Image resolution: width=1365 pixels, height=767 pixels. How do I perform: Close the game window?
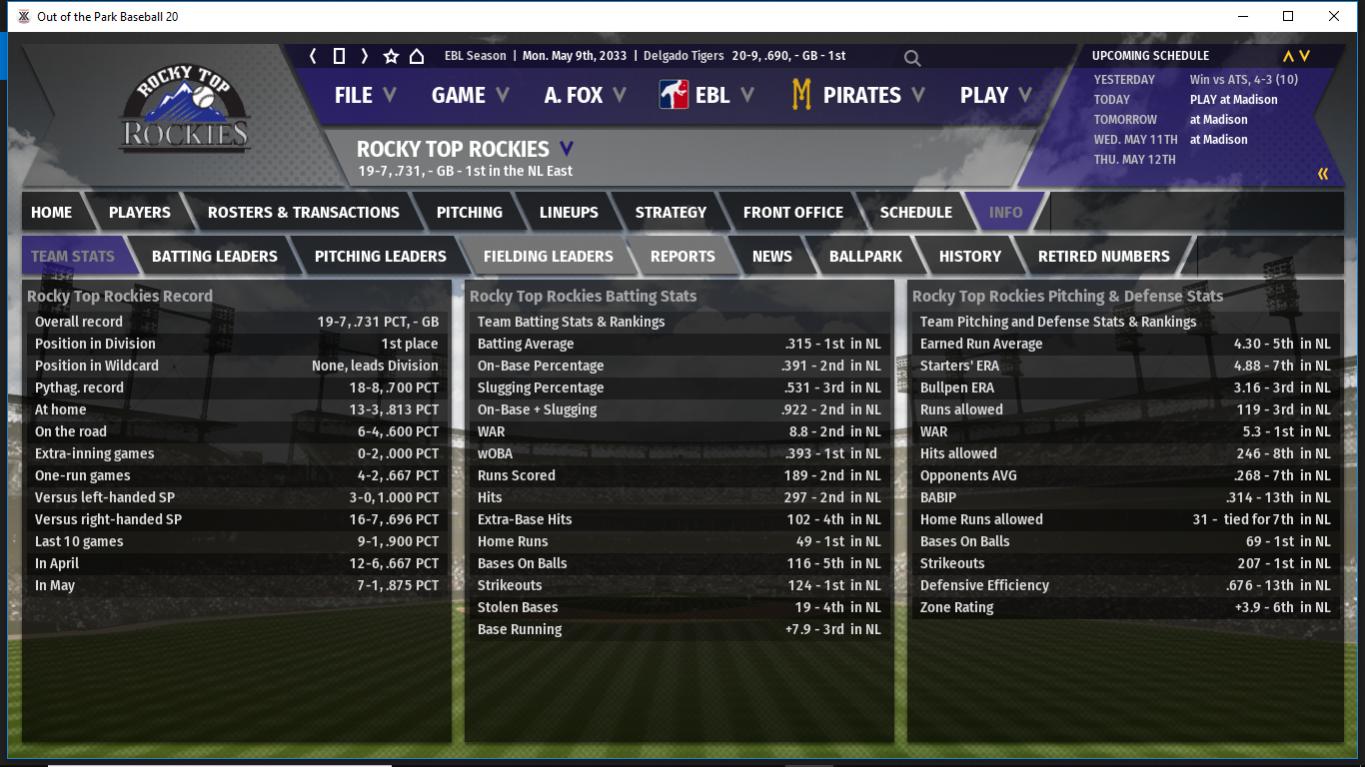(1333, 16)
